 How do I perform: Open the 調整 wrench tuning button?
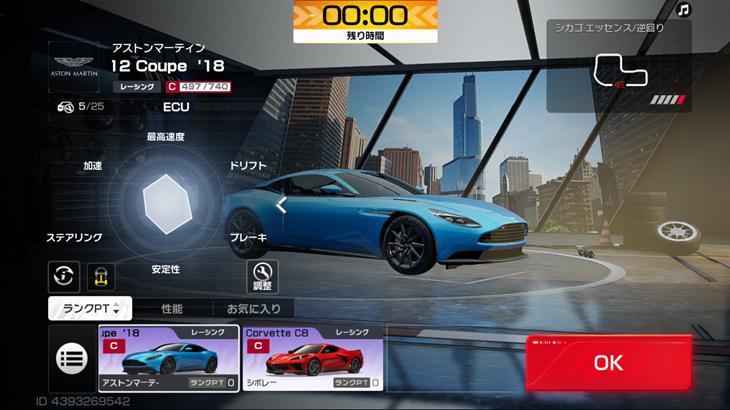(x=262, y=275)
